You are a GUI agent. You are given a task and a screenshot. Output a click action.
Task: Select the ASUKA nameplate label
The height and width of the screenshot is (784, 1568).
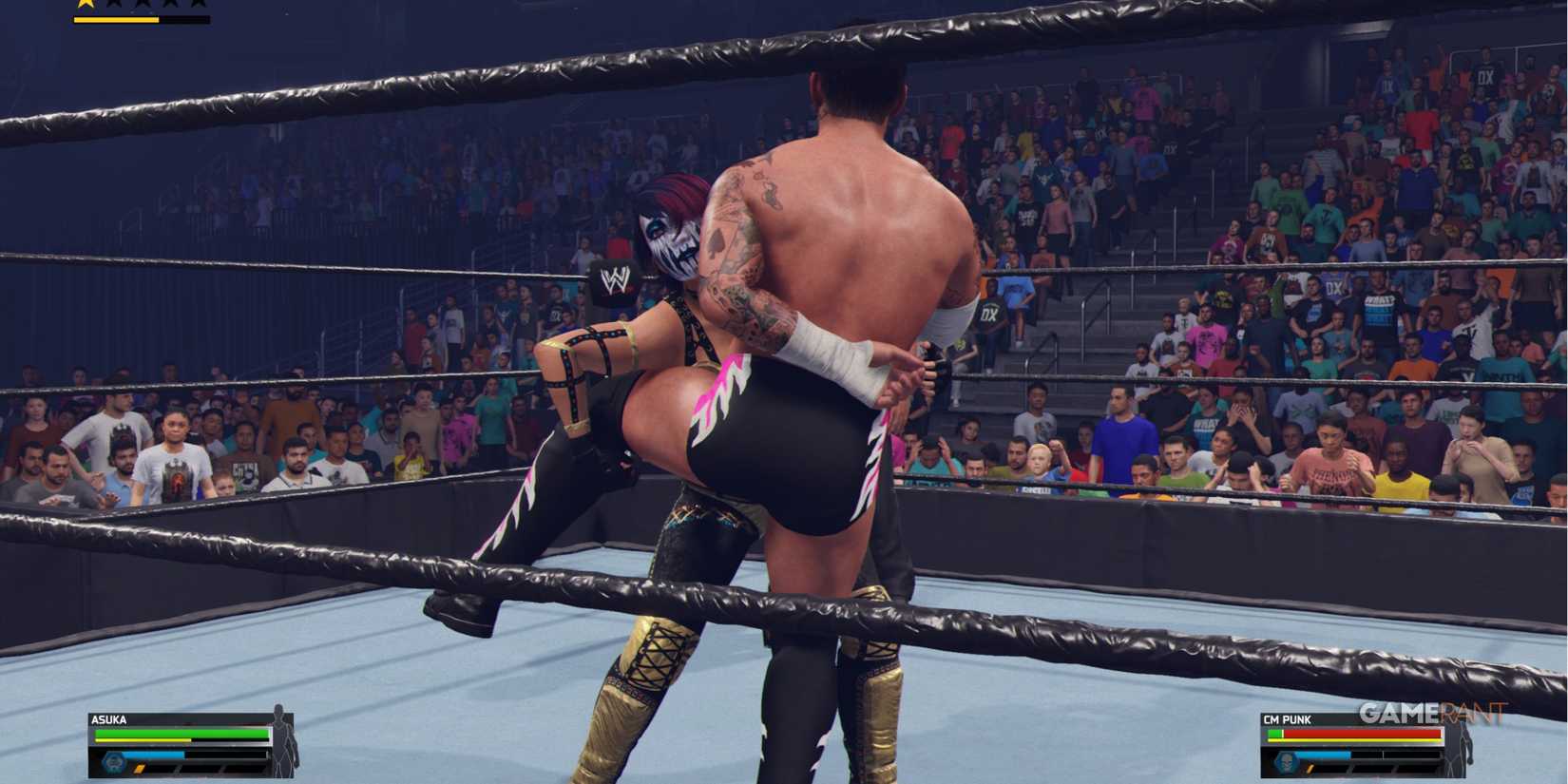(109, 719)
